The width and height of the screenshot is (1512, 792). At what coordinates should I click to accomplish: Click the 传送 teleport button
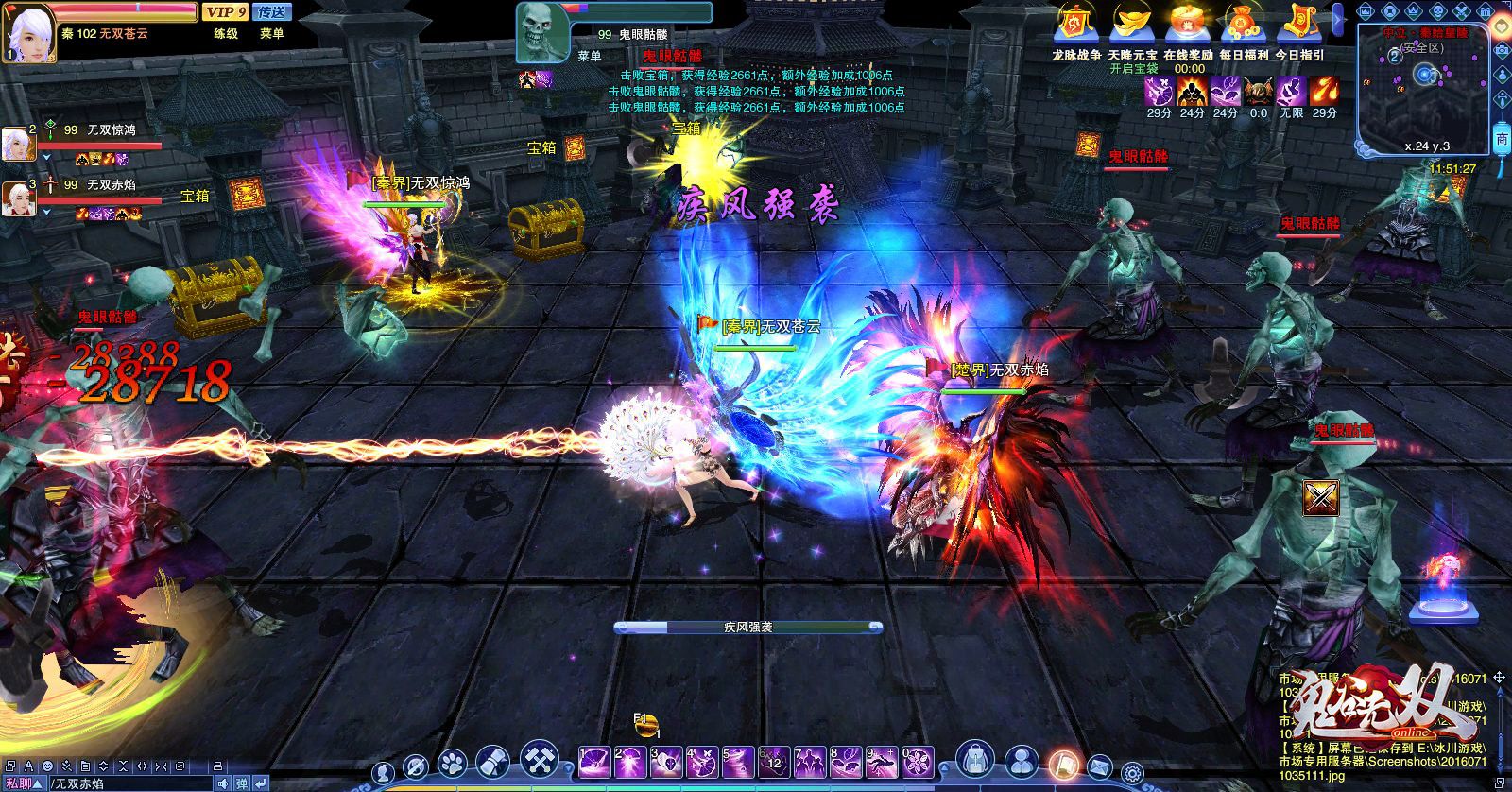[x=272, y=12]
